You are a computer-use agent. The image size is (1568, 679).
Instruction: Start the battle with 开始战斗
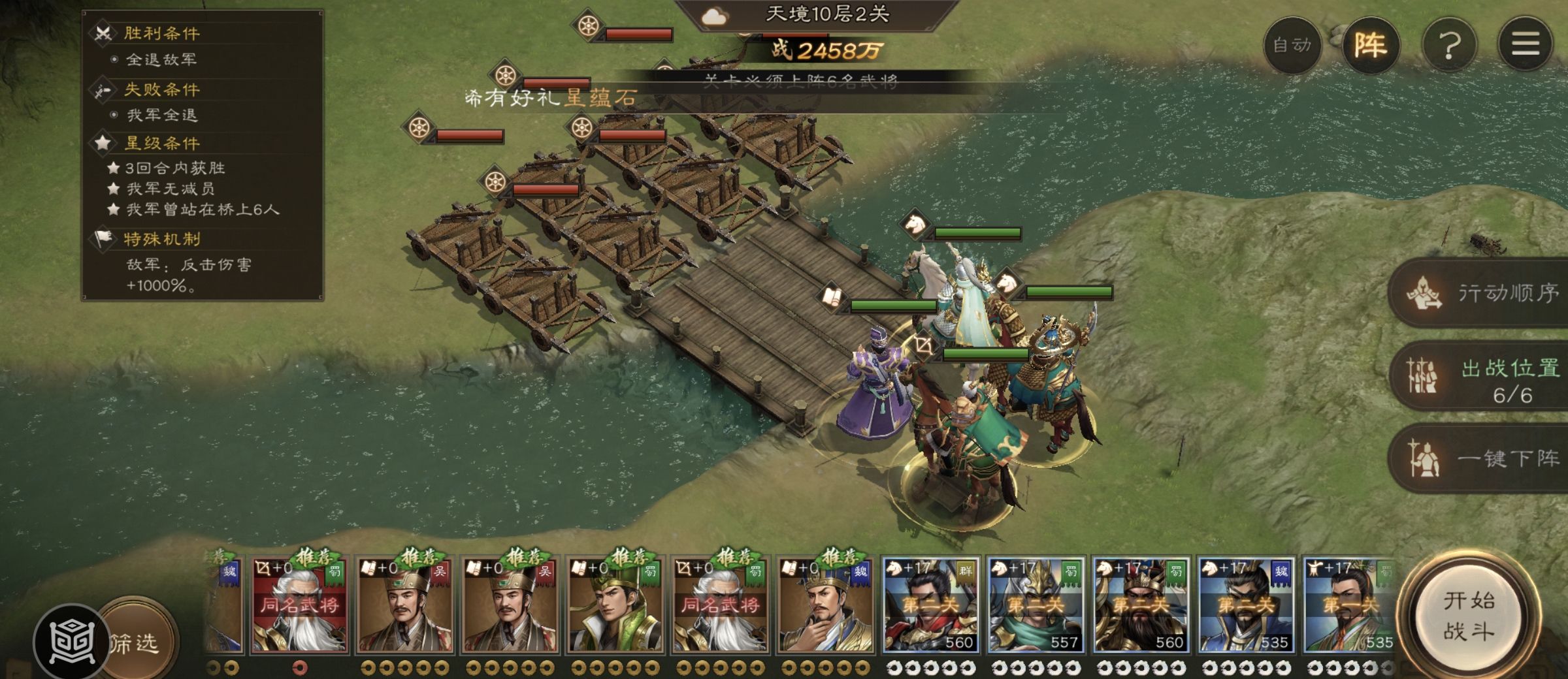point(1468,616)
